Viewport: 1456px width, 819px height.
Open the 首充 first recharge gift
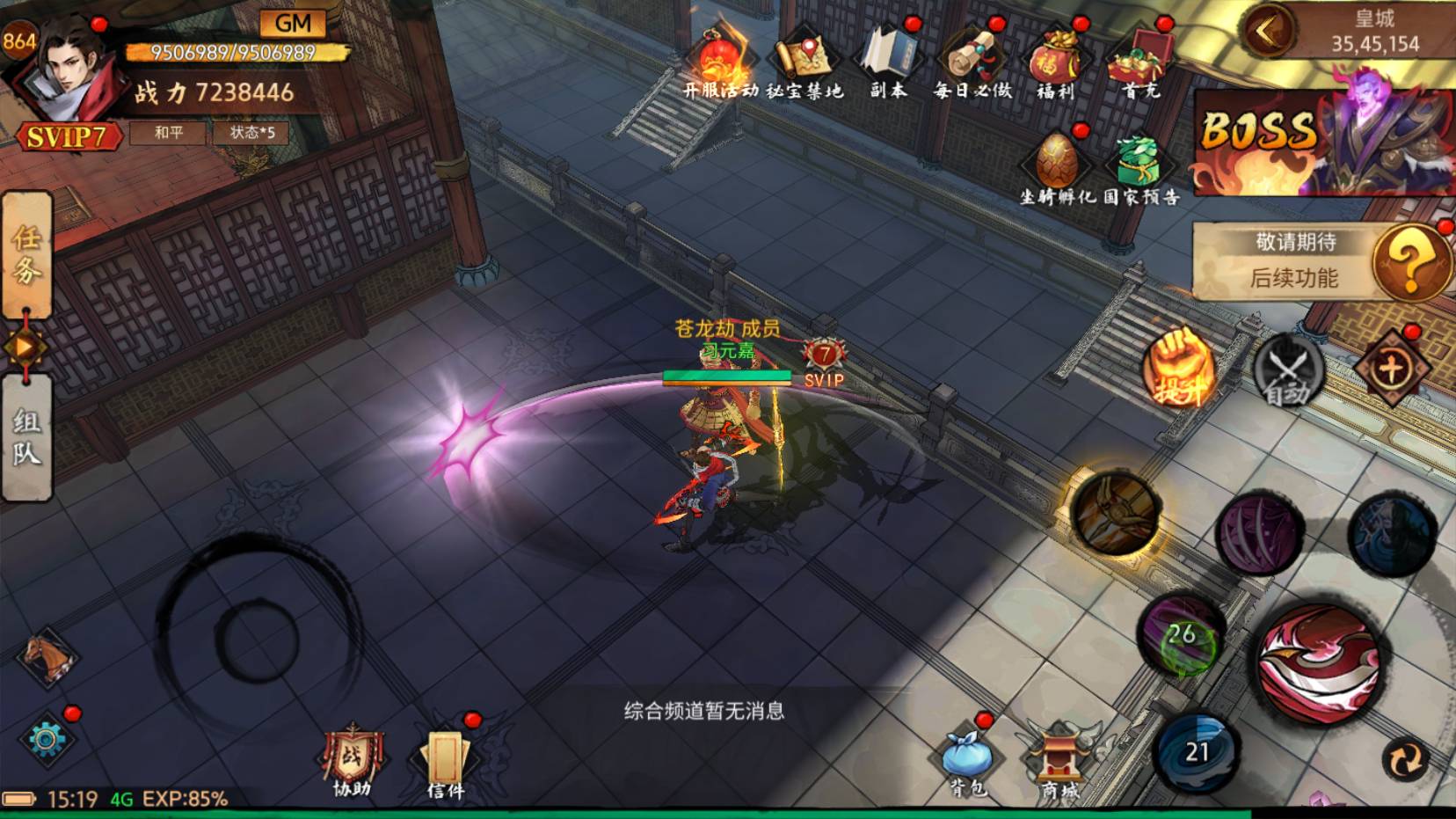pos(1140,63)
